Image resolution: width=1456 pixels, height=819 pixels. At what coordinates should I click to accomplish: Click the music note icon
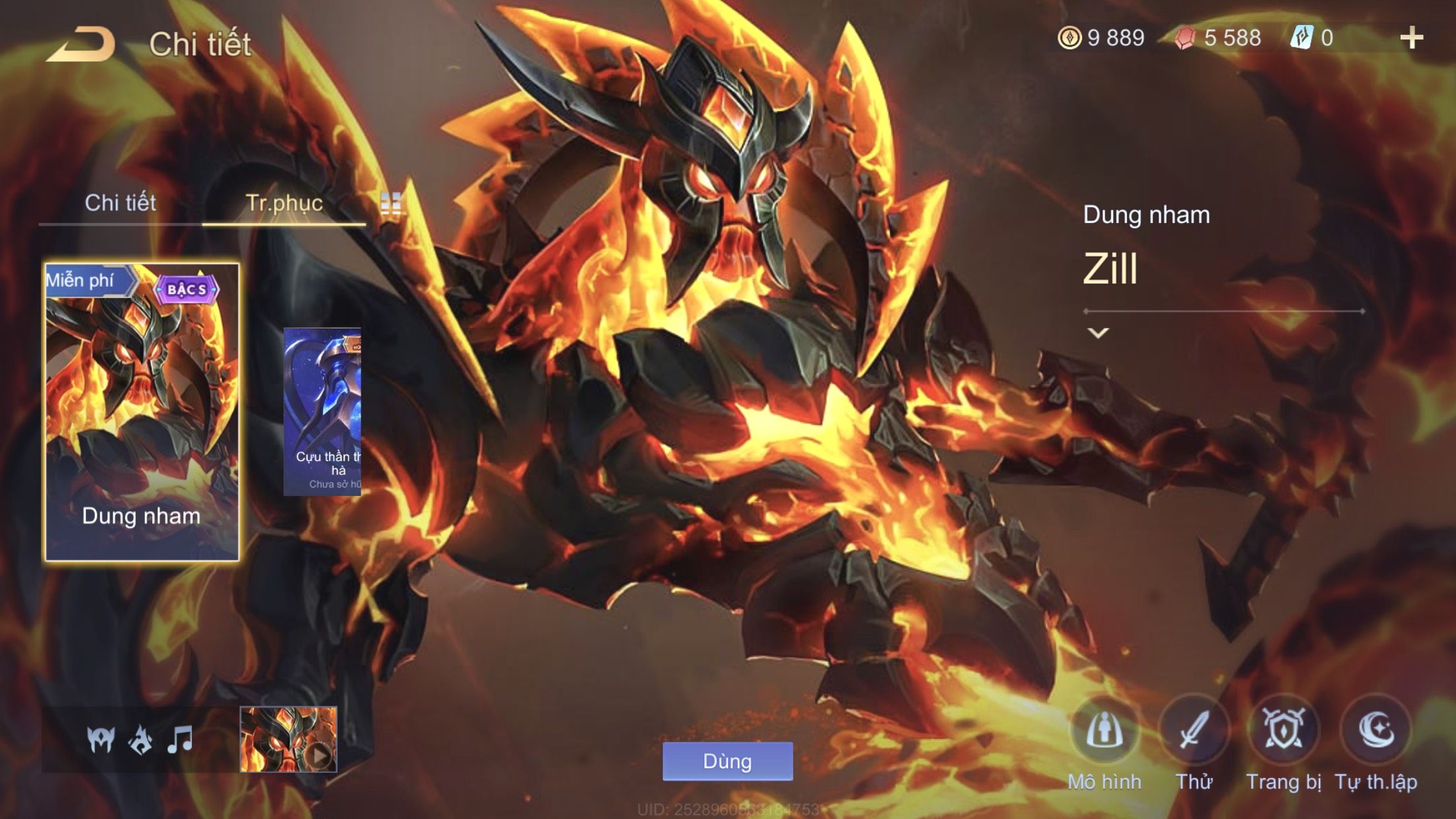pyautogui.click(x=180, y=739)
